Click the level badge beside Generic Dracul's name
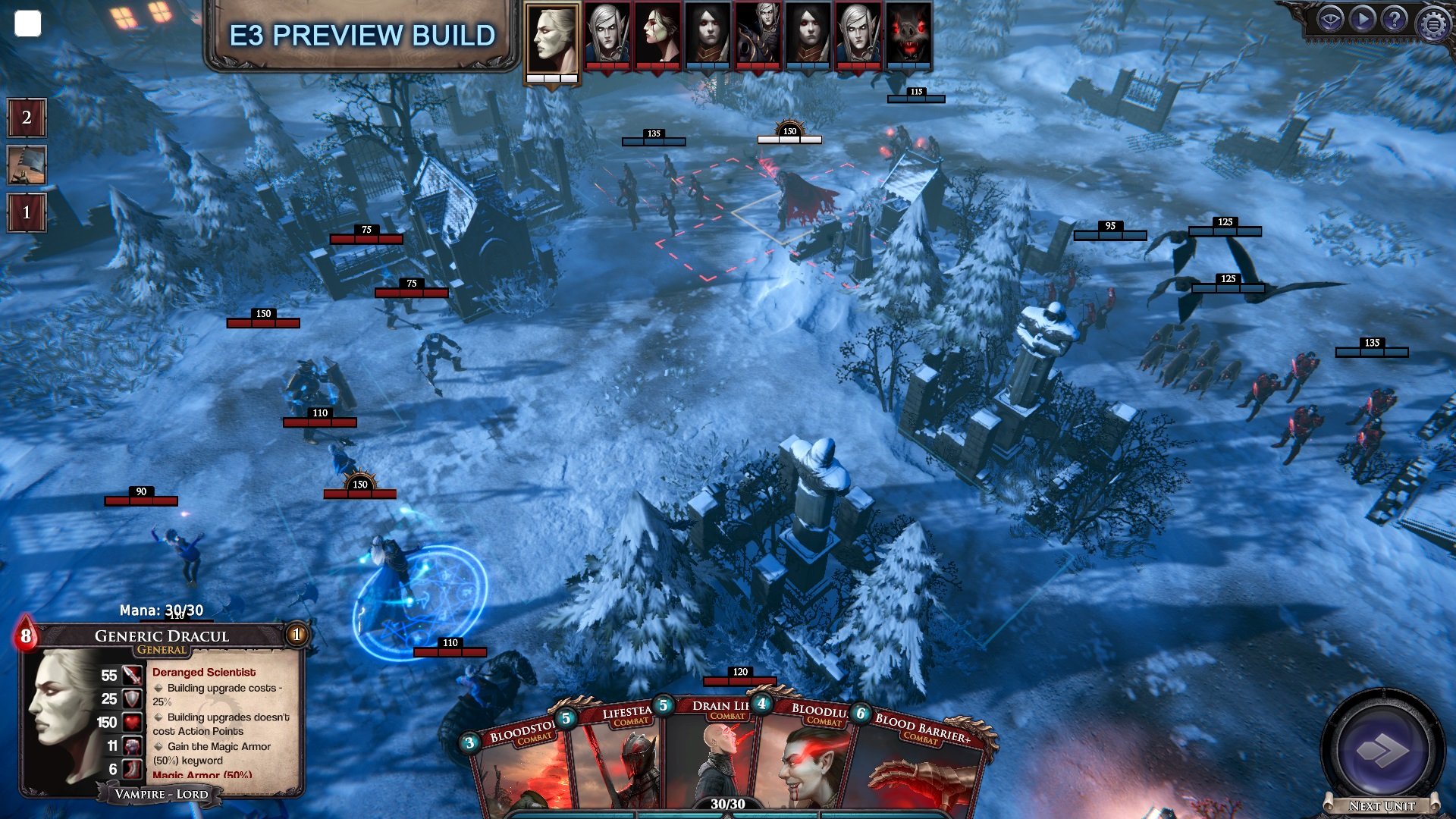The height and width of the screenshot is (819, 1456). click(295, 636)
